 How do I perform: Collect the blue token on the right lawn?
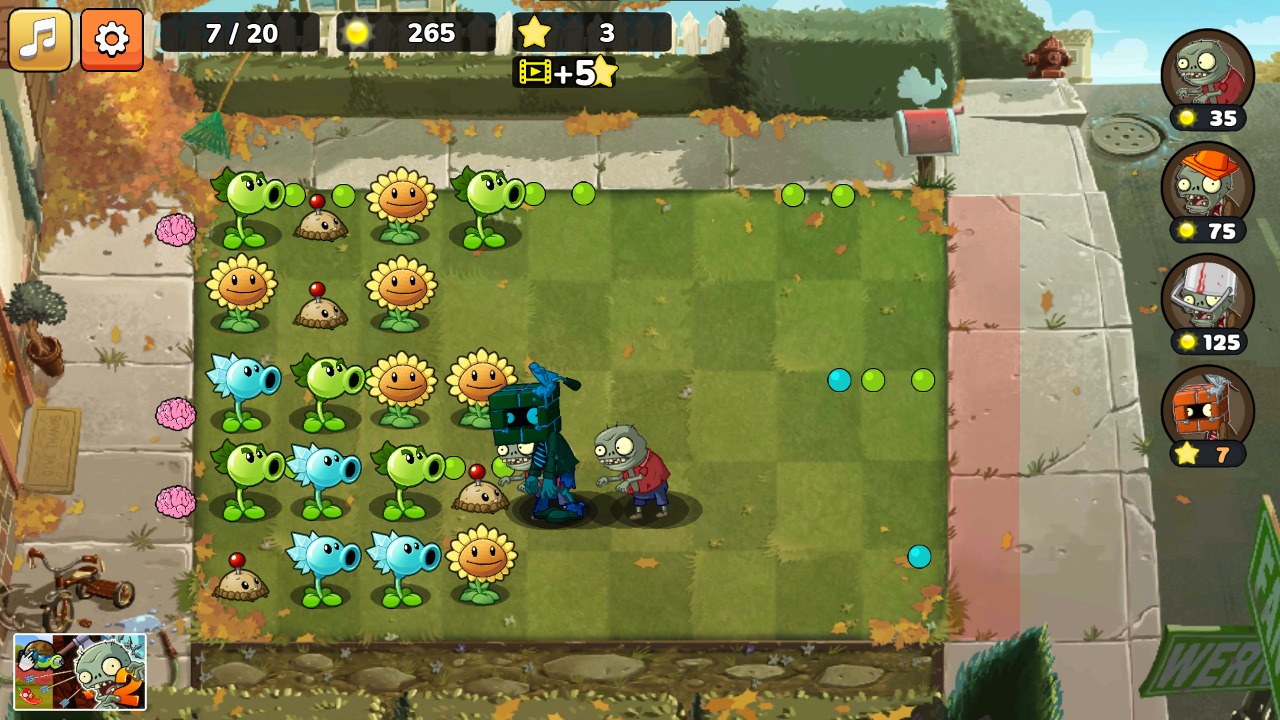pos(839,380)
